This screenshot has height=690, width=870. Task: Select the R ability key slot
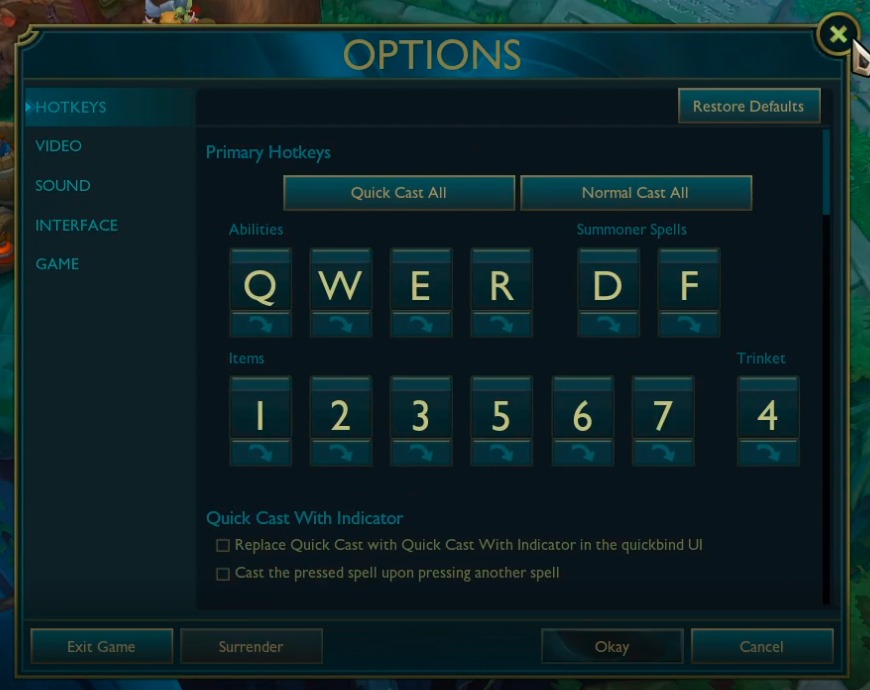pyautogui.click(x=501, y=286)
